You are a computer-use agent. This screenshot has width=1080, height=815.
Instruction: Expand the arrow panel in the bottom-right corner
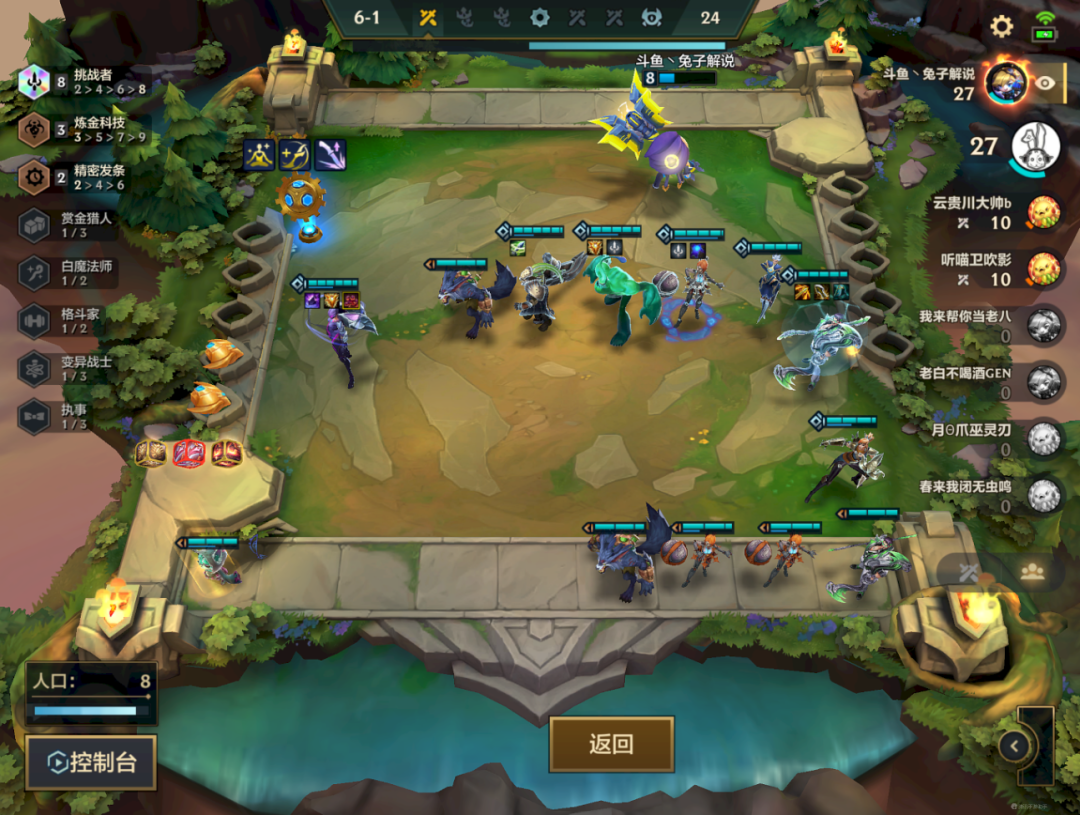1014,745
